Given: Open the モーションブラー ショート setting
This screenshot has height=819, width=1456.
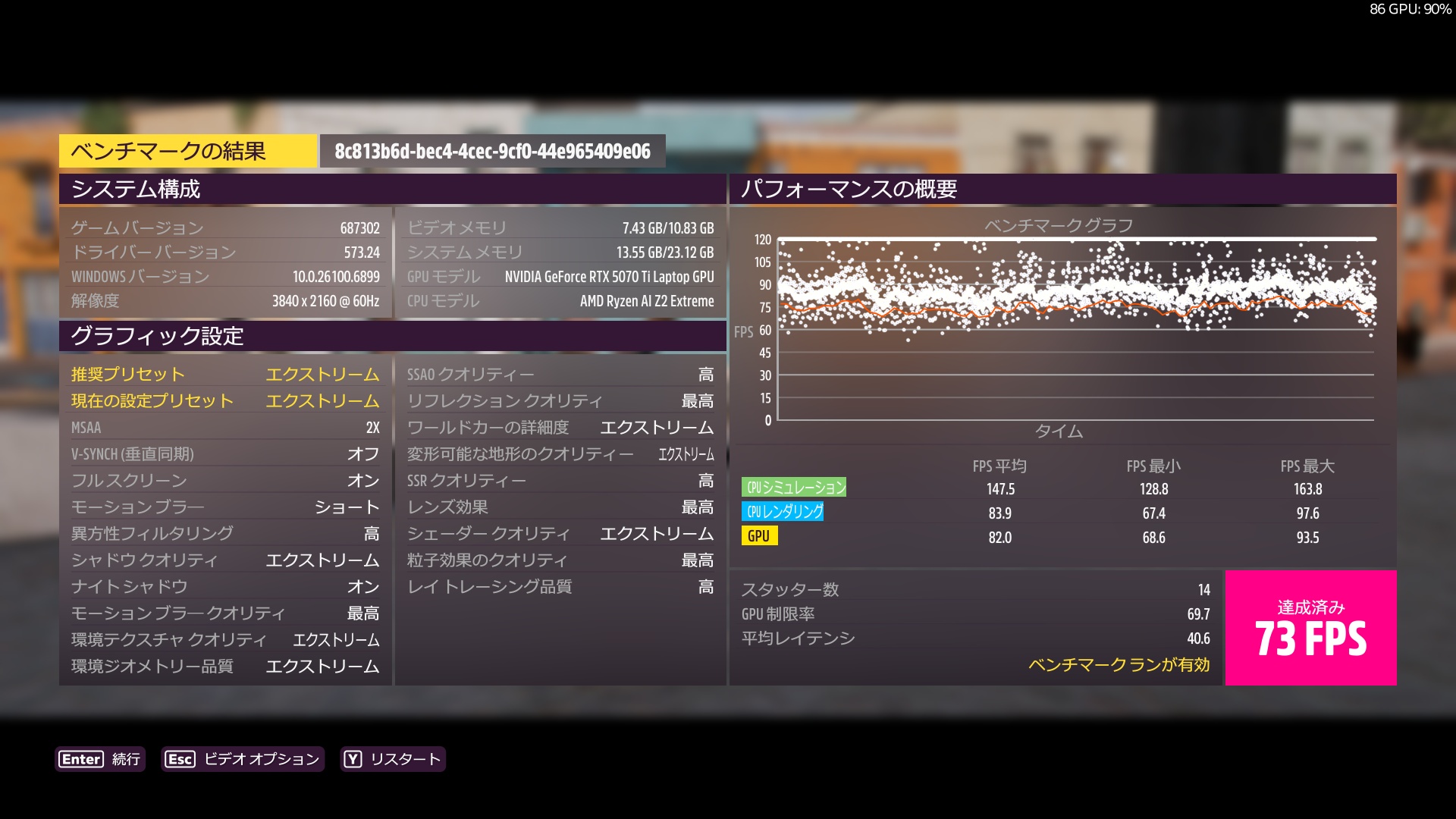Looking at the screenshot, I should pos(224,507).
